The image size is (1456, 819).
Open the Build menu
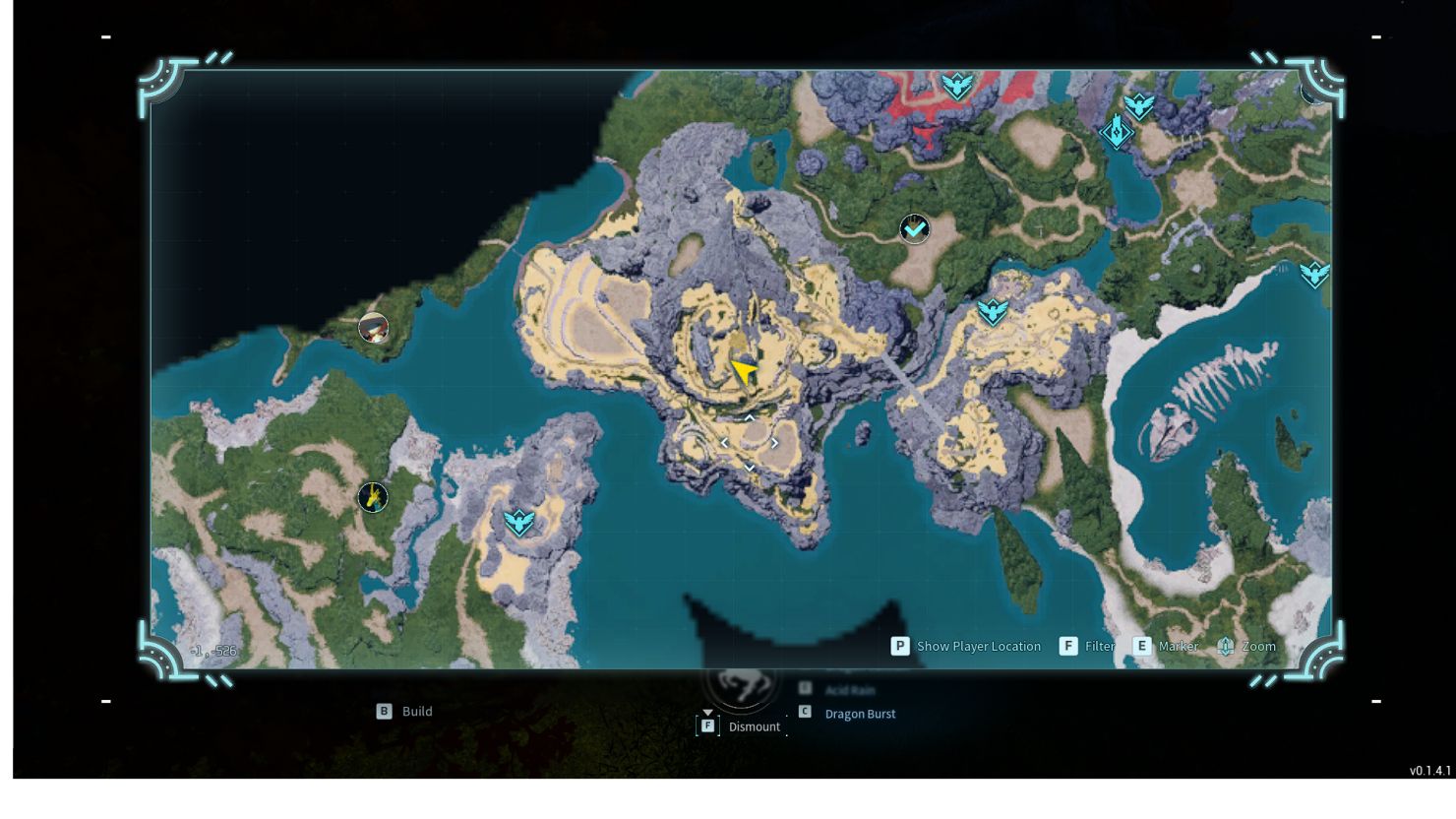point(384,711)
